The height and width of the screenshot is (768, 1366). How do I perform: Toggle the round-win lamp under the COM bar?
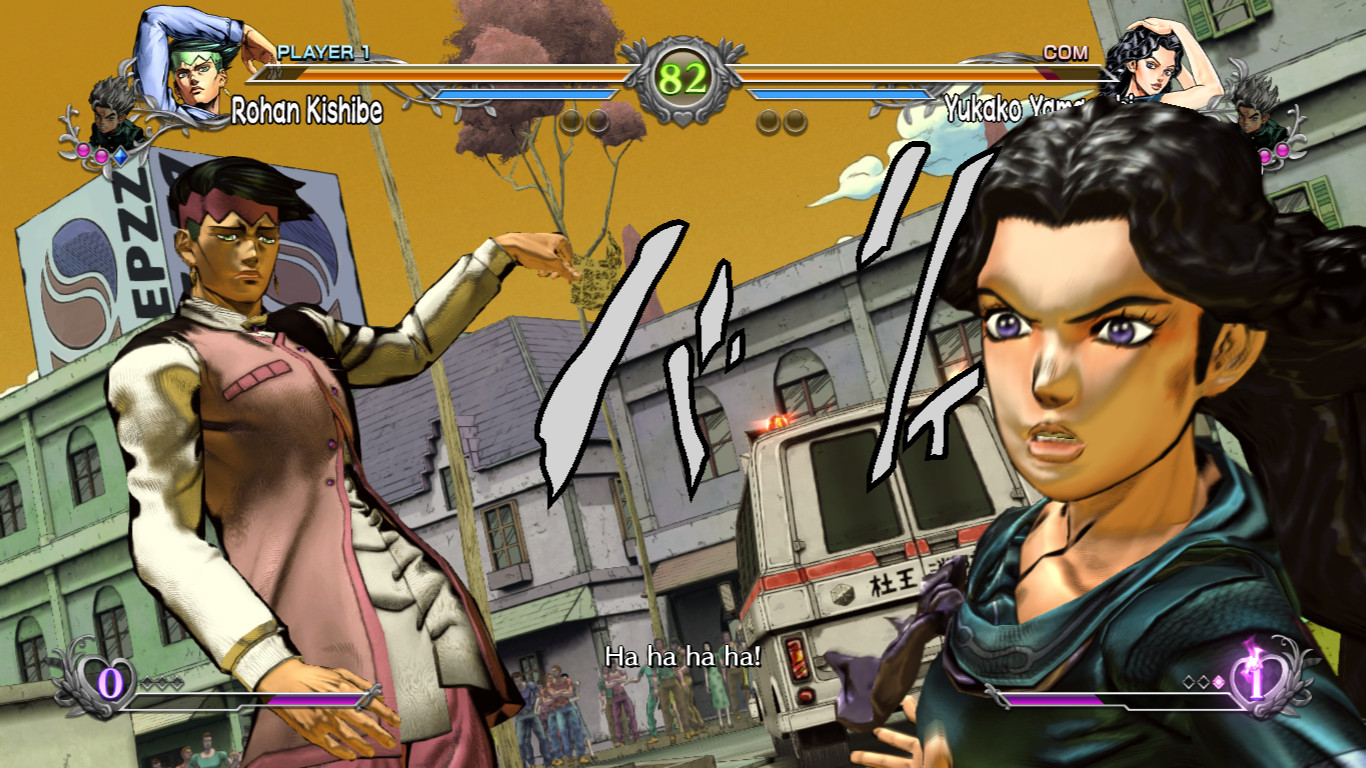click(x=768, y=120)
